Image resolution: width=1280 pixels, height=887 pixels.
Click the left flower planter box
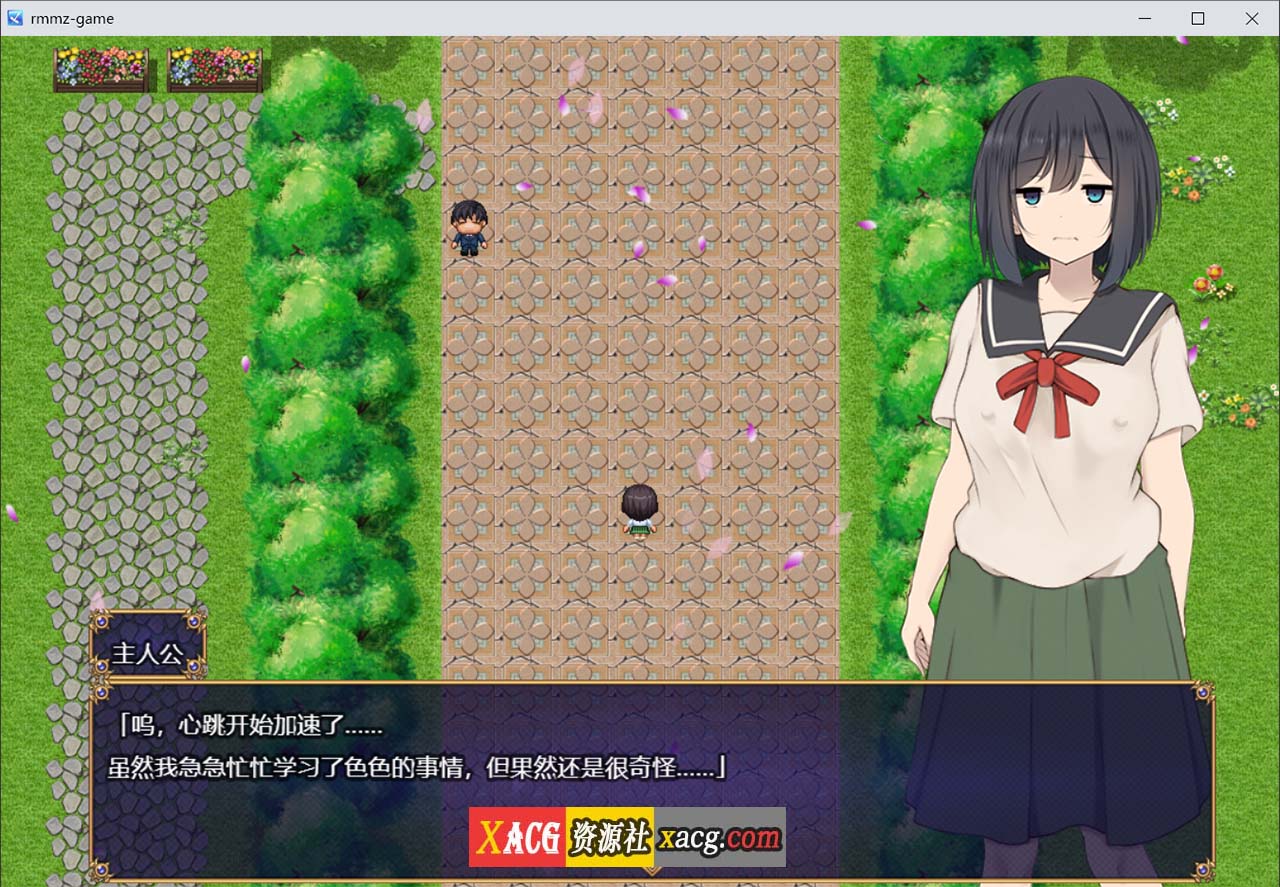click(x=100, y=68)
